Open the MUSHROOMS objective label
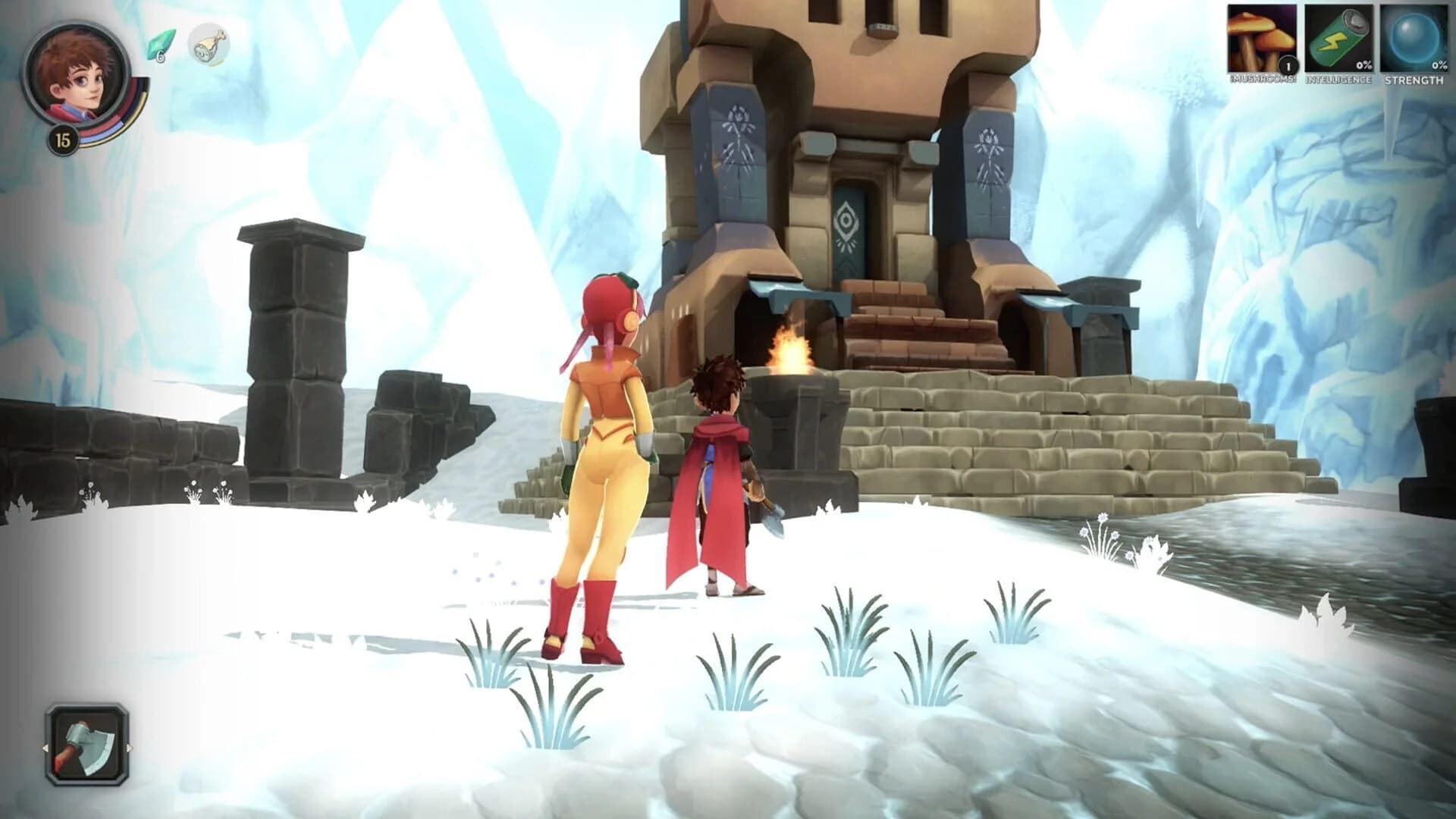Image resolution: width=1456 pixels, height=819 pixels. pyautogui.click(x=1261, y=79)
